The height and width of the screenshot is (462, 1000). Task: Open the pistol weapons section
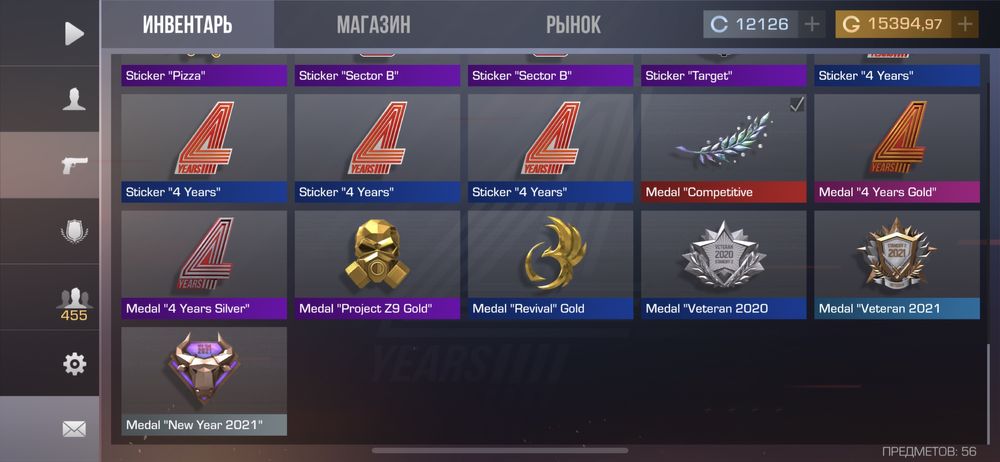coord(74,165)
